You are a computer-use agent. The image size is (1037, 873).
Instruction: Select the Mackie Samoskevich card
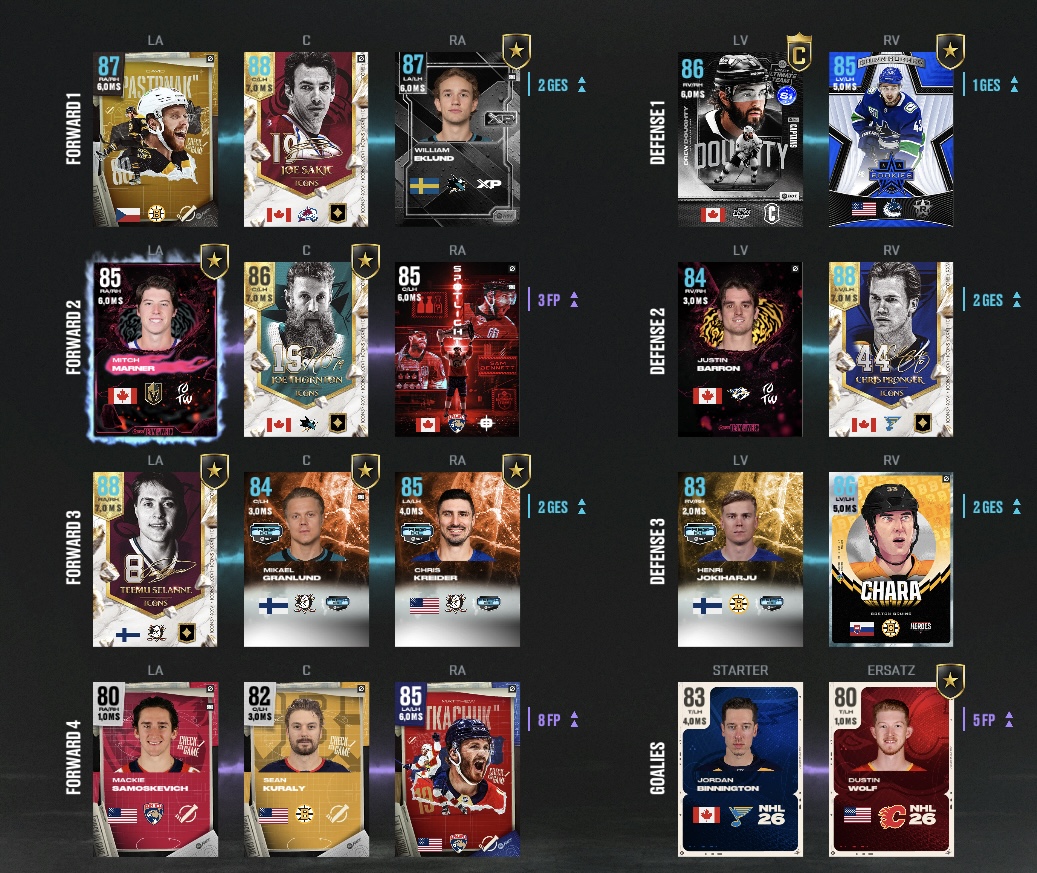point(155,769)
